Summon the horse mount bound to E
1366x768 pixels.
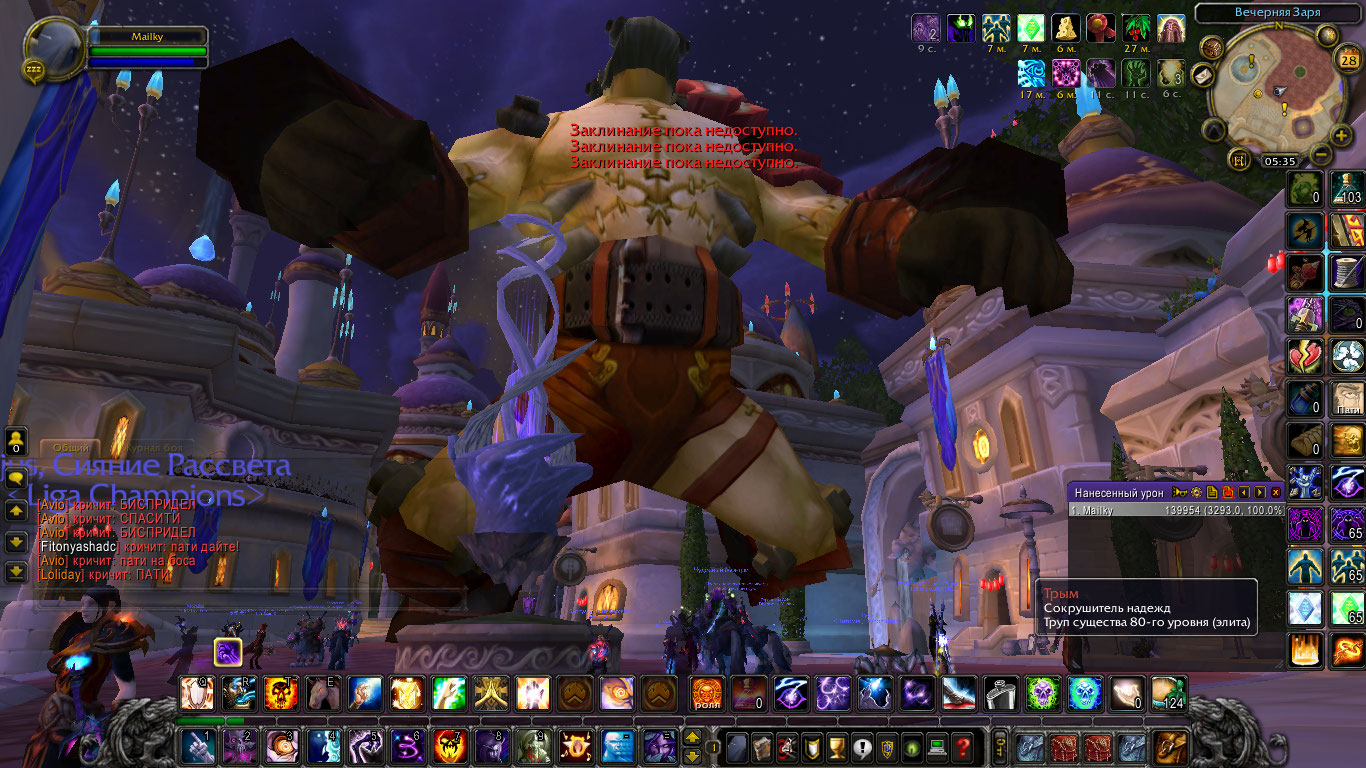[321, 693]
